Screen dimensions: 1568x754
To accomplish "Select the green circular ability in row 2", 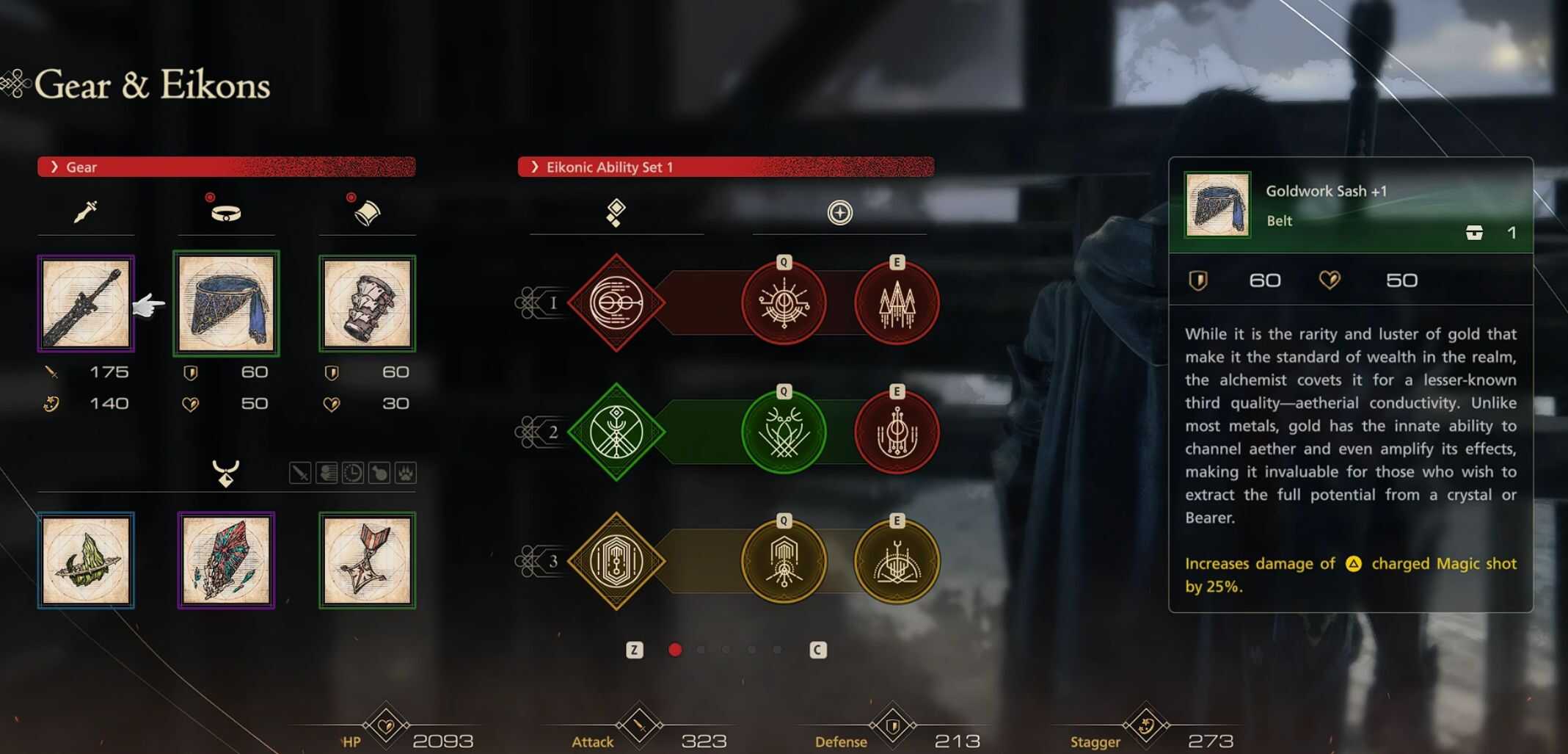I will [x=784, y=432].
